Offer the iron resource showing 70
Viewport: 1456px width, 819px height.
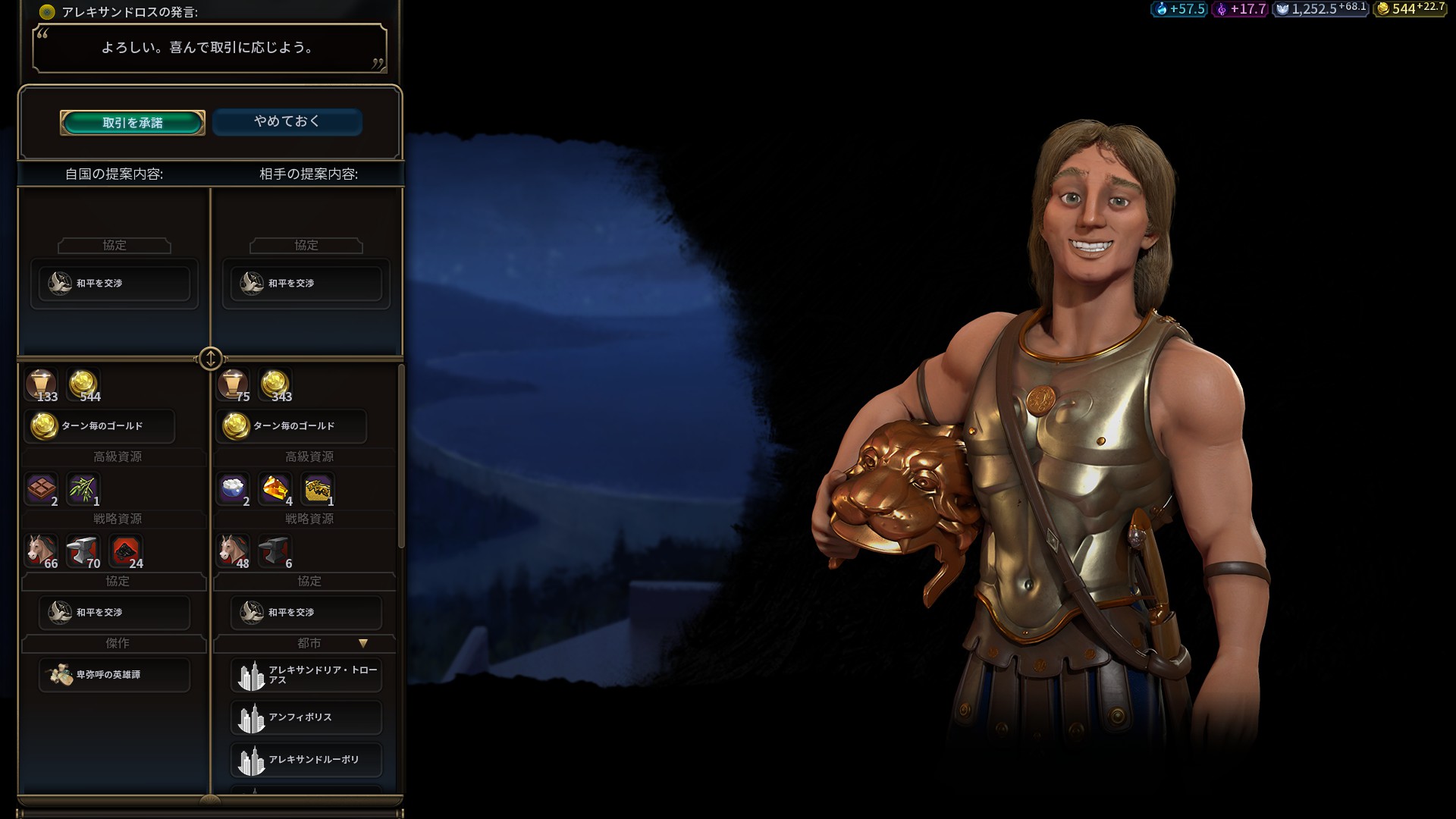pyautogui.click(x=83, y=551)
